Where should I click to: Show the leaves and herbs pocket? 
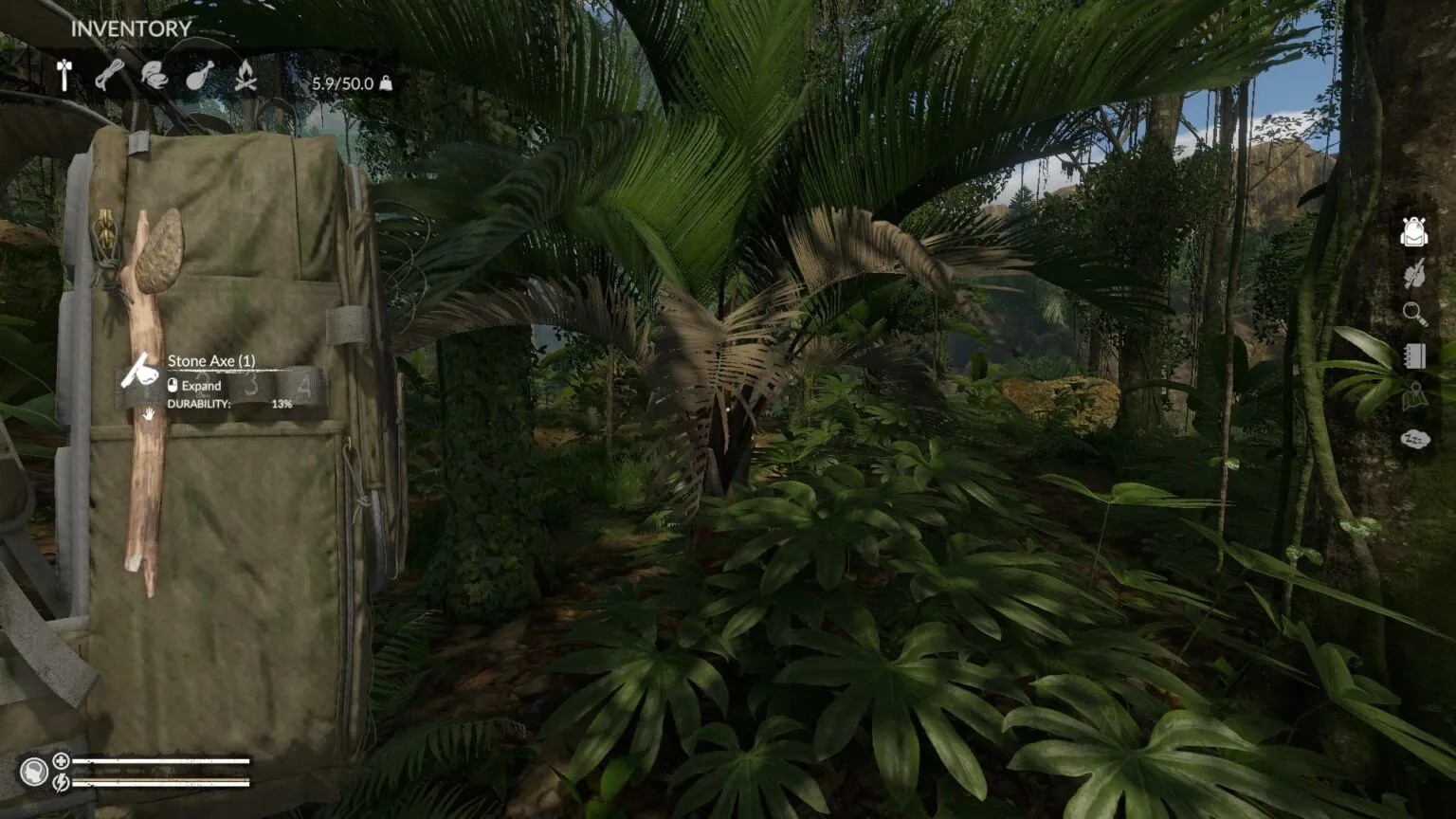pyautogui.click(x=154, y=75)
